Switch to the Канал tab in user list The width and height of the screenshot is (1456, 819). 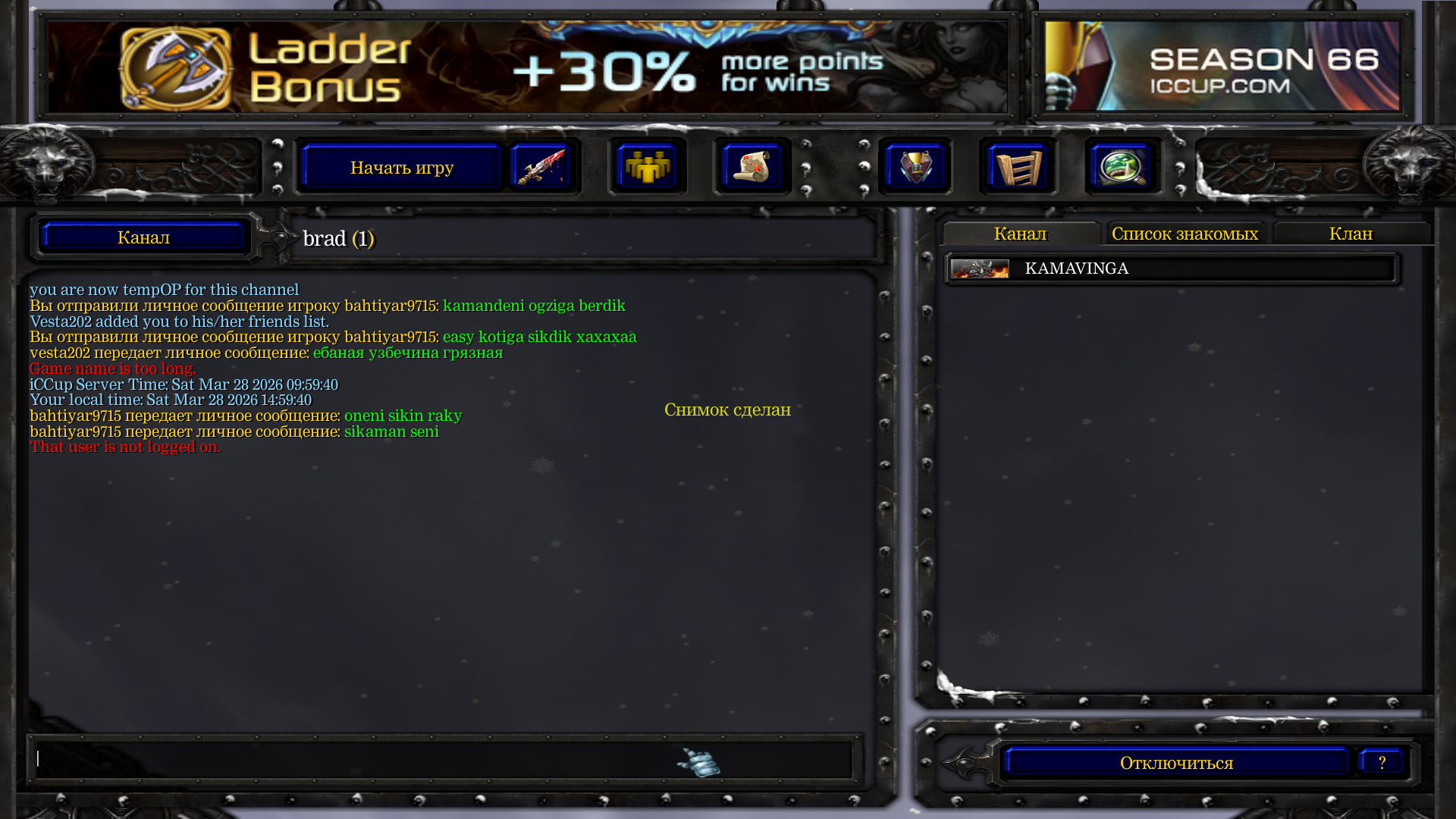(1020, 234)
